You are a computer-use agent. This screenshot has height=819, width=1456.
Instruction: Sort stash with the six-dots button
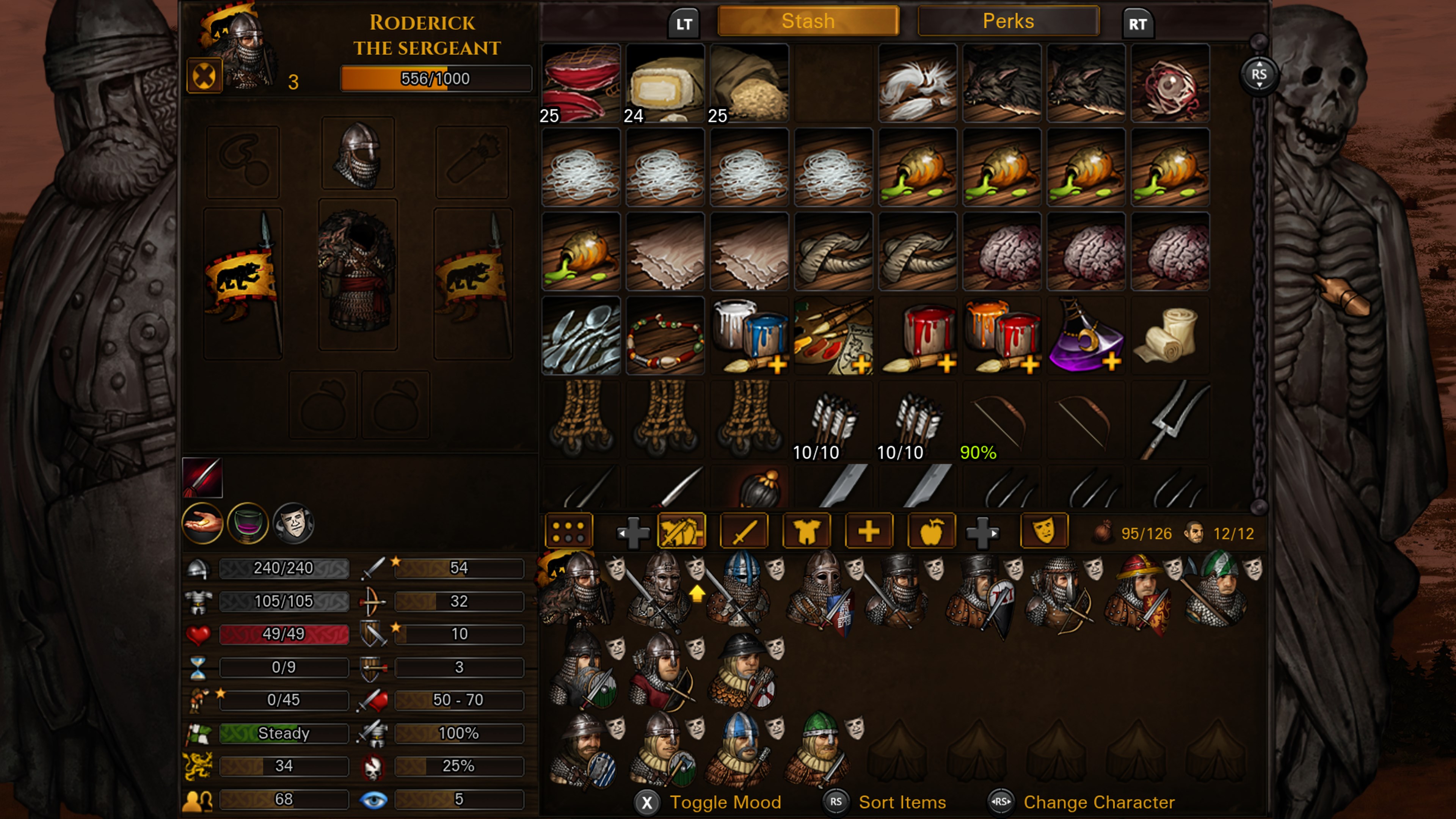tap(568, 531)
